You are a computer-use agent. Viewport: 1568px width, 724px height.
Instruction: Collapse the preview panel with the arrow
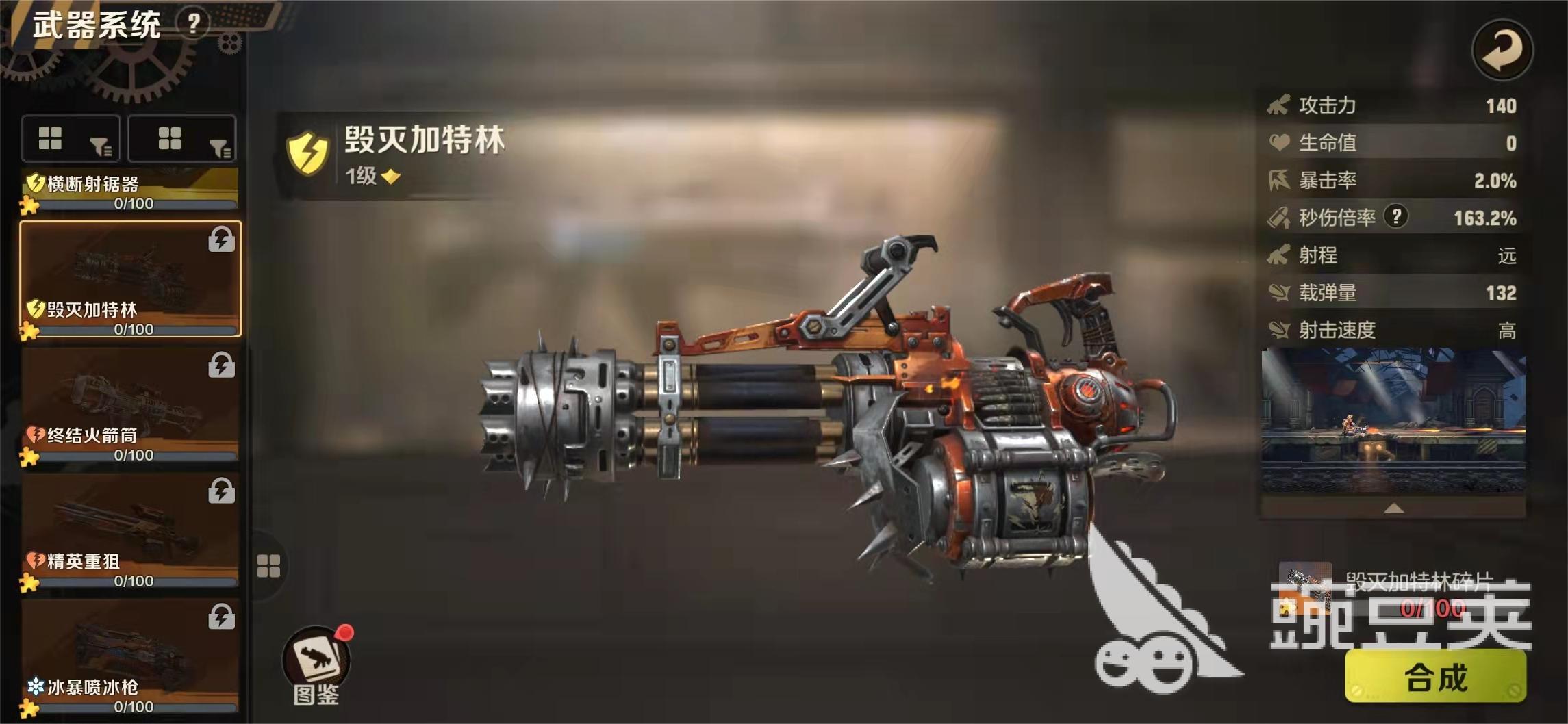(1393, 508)
